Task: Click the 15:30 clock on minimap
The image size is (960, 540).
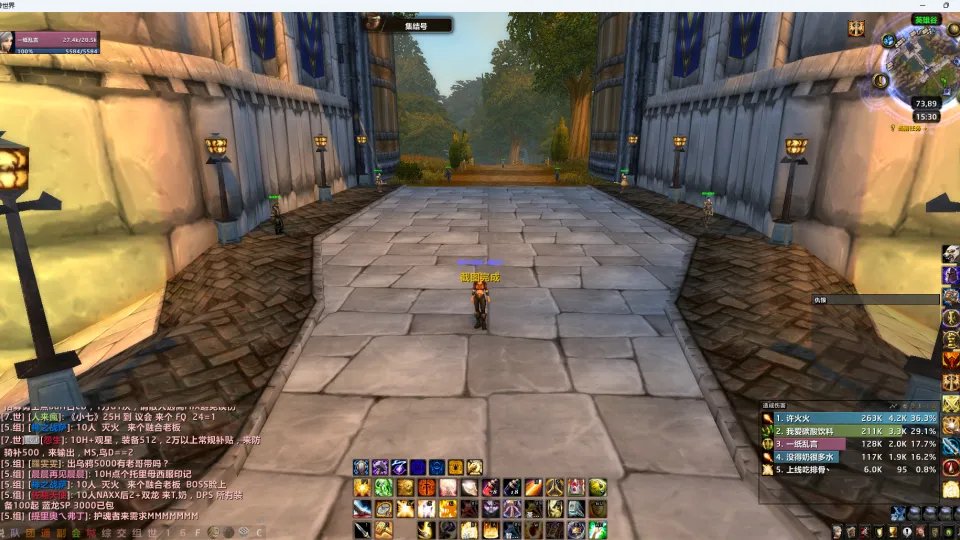Action: point(926,117)
